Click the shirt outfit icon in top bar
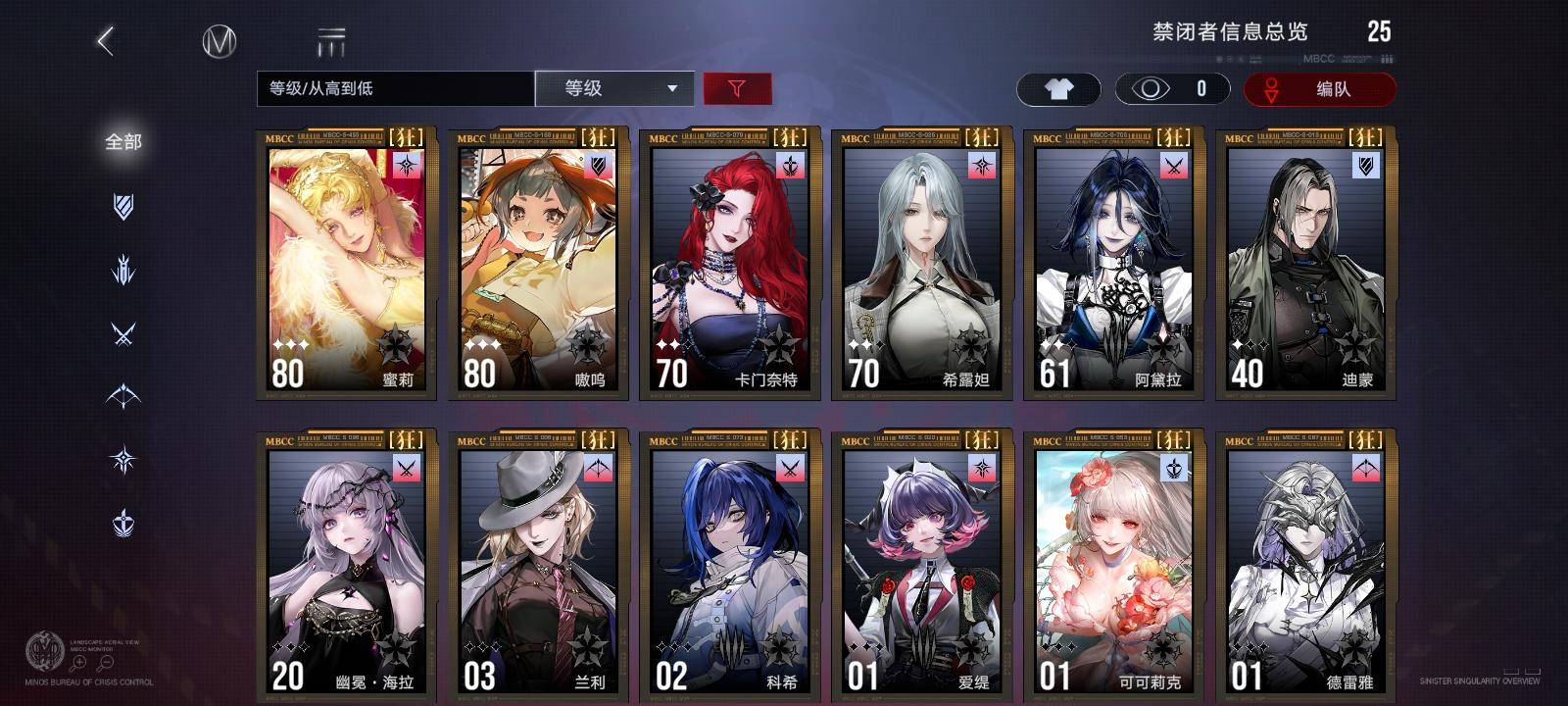 tap(1061, 88)
